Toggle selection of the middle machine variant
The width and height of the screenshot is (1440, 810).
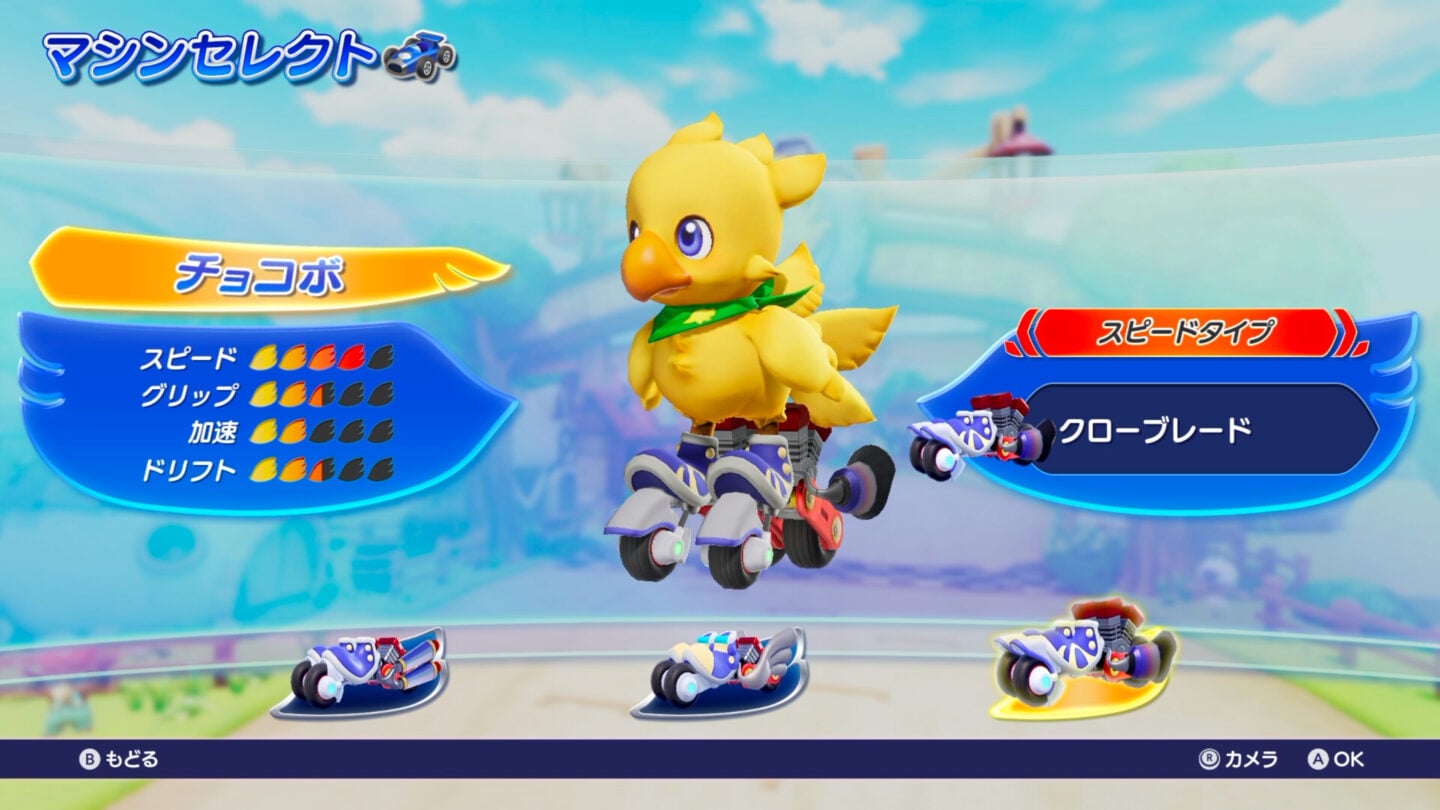[x=720, y=668]
